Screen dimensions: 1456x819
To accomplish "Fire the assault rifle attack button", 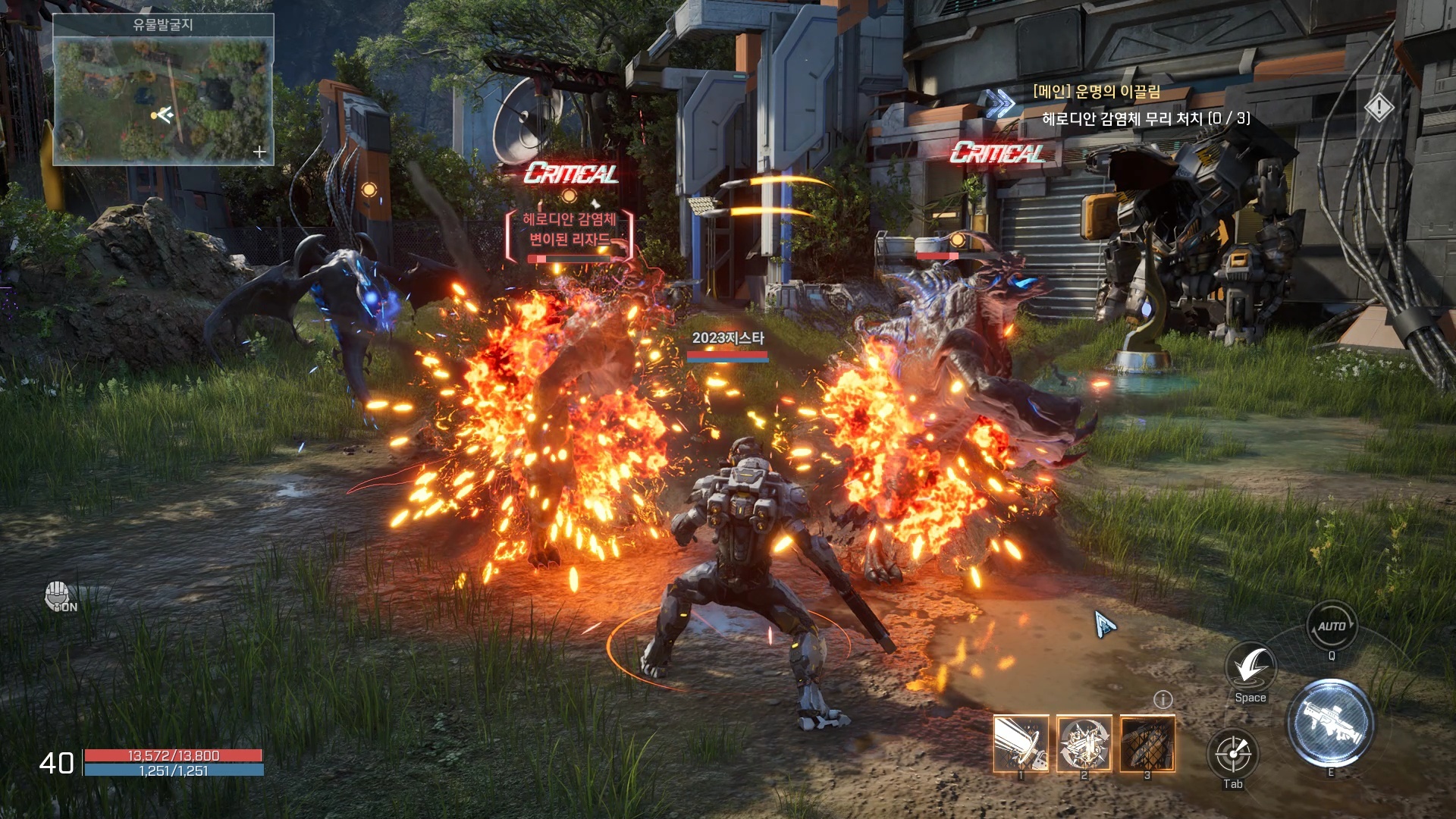I will (x=1331, y=723).
